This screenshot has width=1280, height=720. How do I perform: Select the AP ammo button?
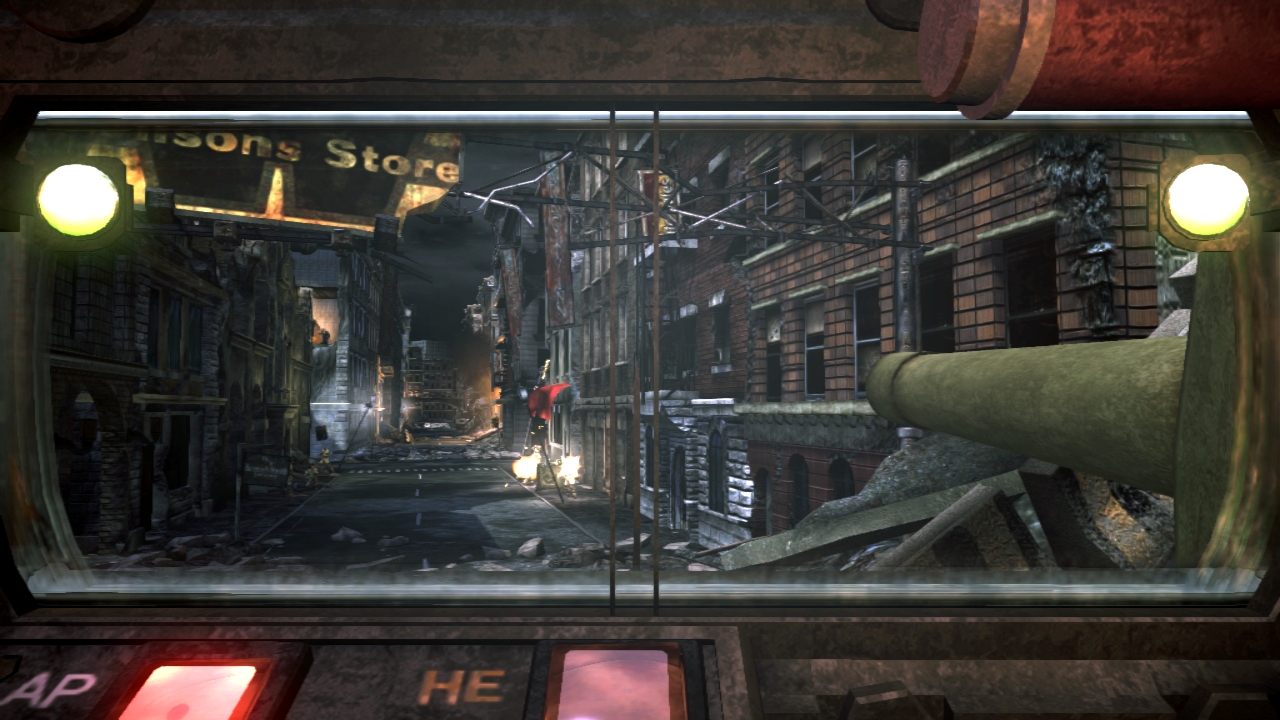click(188, 692)
